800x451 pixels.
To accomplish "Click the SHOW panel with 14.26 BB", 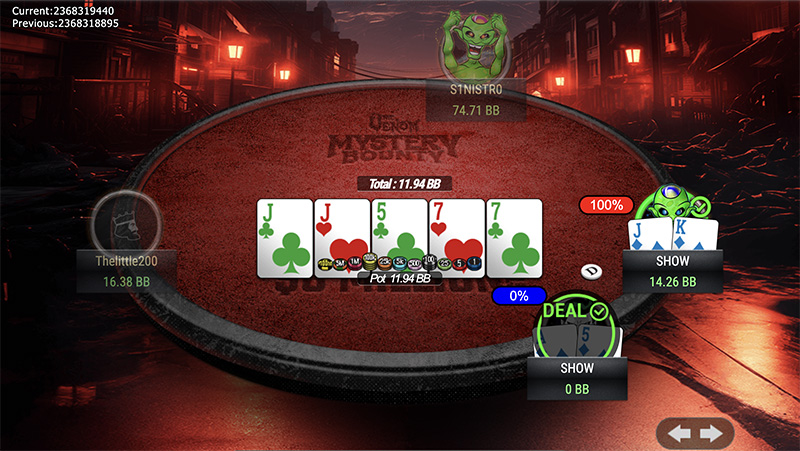I will click(671, 270).
